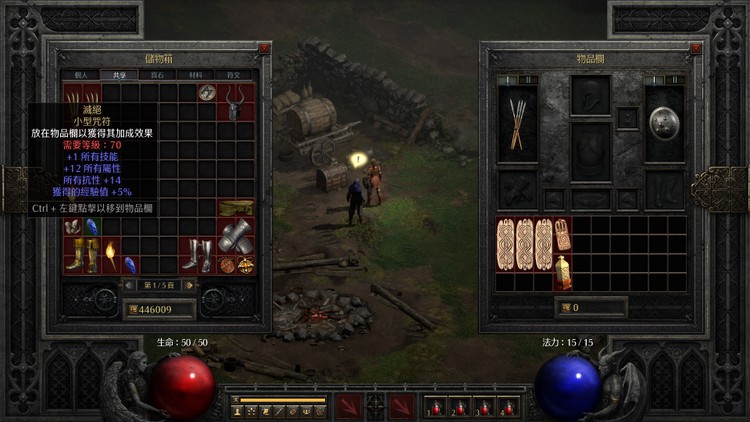
Task: Close the stash window
Action: tap(264, 48)
